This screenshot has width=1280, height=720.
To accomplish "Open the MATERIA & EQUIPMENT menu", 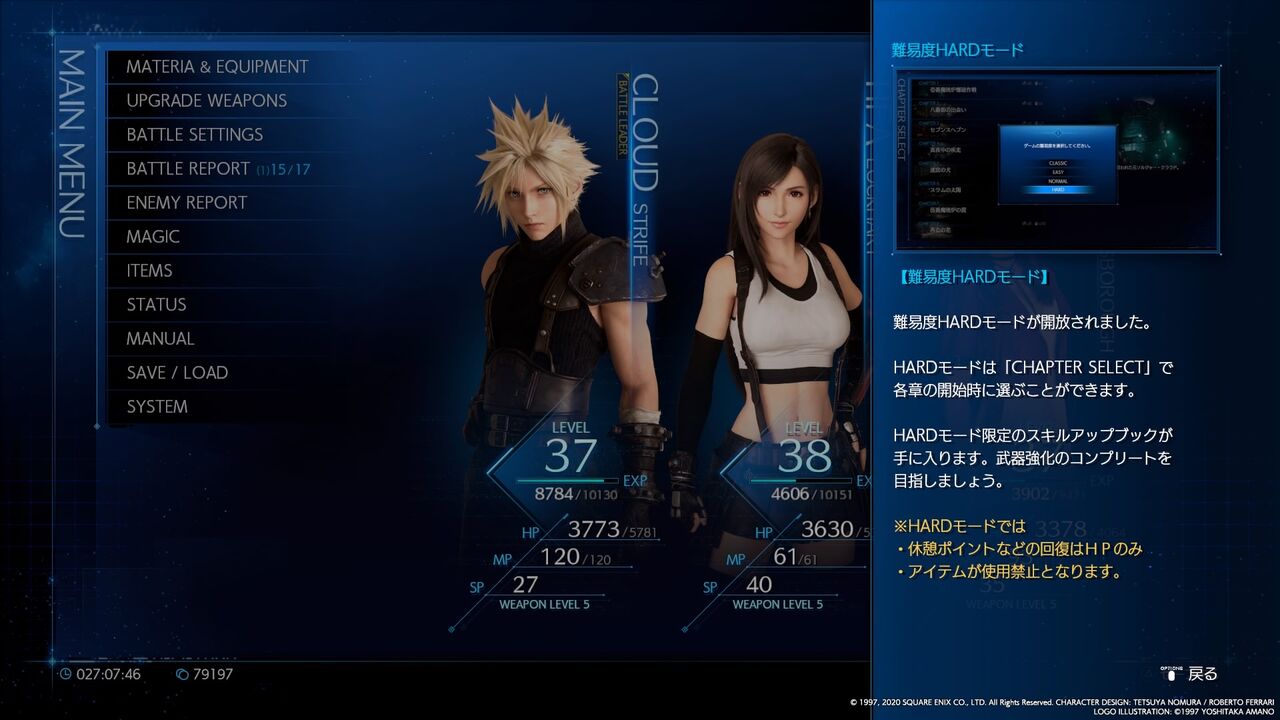I will [215, 67].
